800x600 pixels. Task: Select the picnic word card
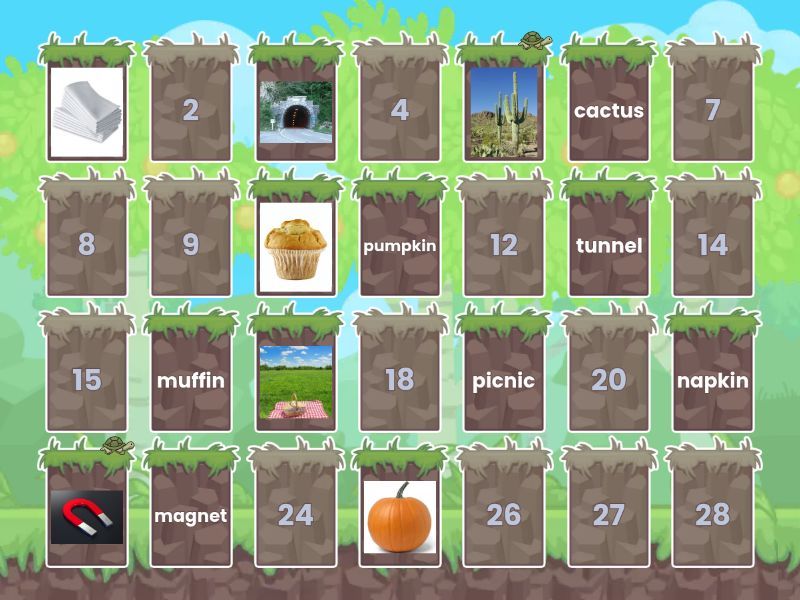coord(503,380)
